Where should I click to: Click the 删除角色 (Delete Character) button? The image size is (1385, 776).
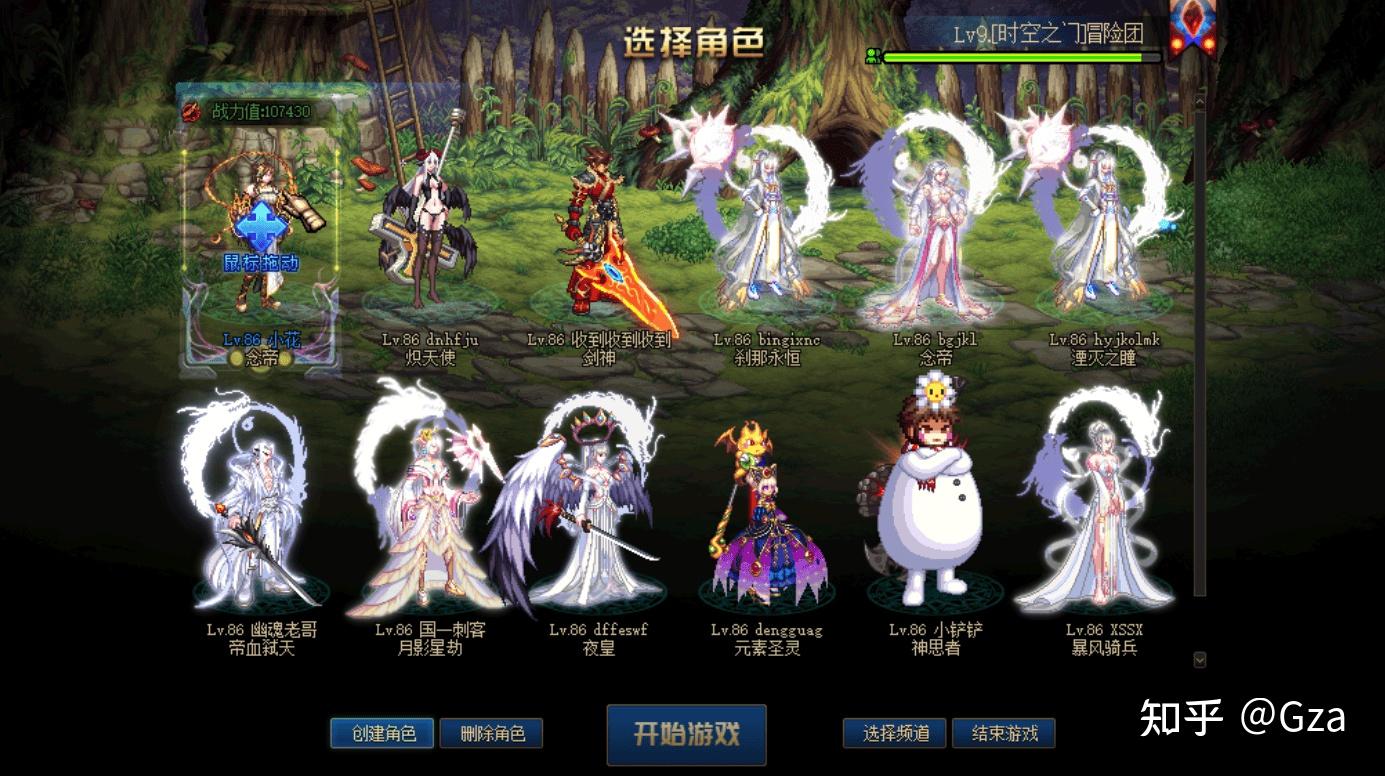pyautogui.click(x=493, y=733)
